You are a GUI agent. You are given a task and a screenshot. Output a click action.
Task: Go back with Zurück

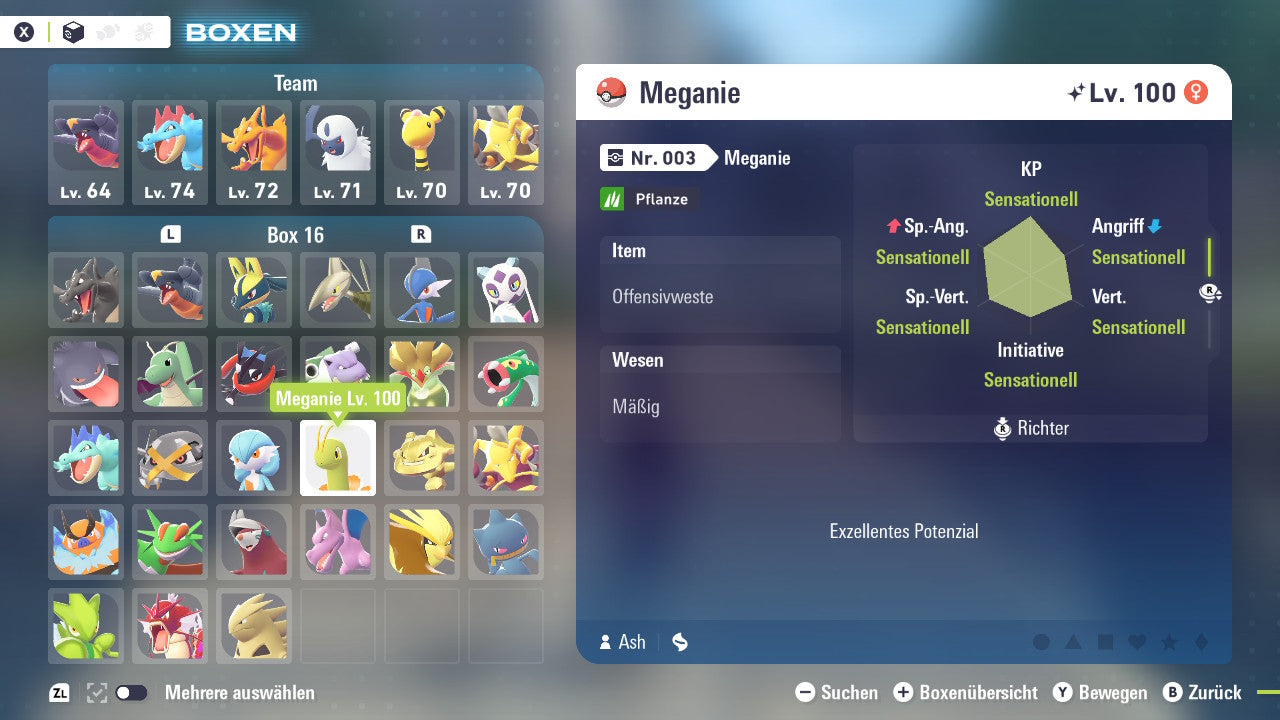(1202, 693)
